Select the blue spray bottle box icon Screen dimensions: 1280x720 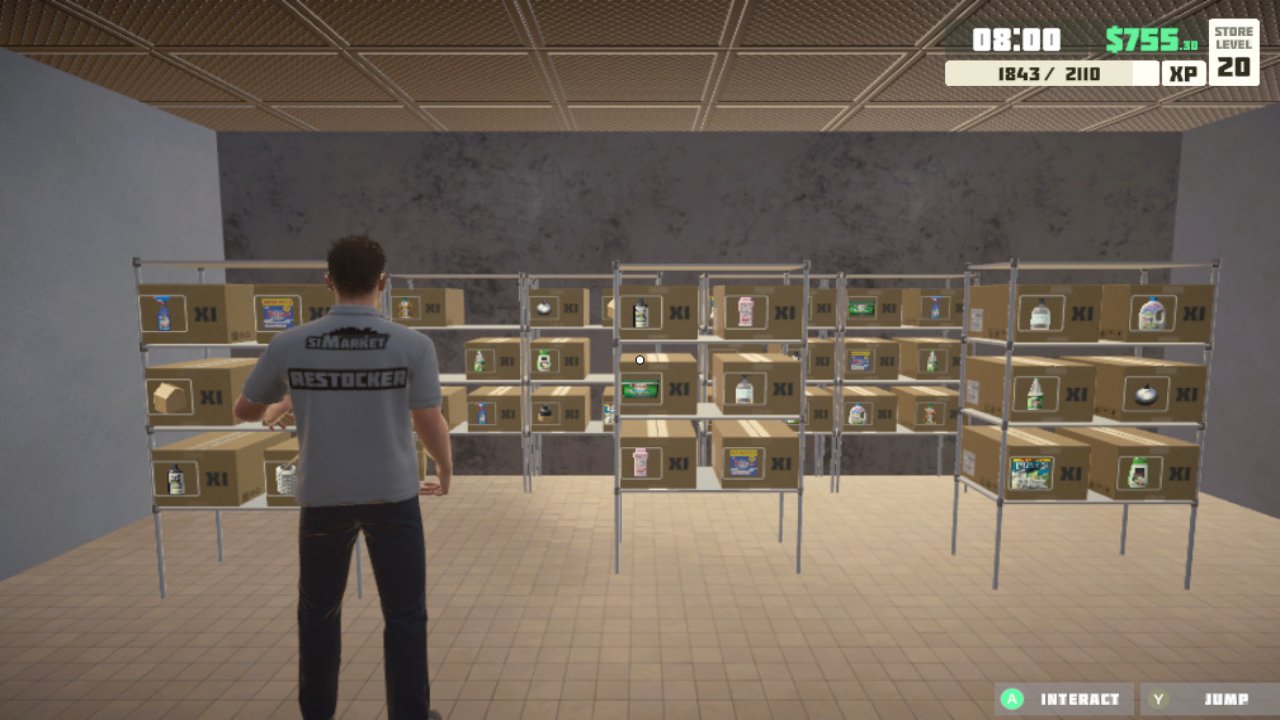tap(161, 313)
